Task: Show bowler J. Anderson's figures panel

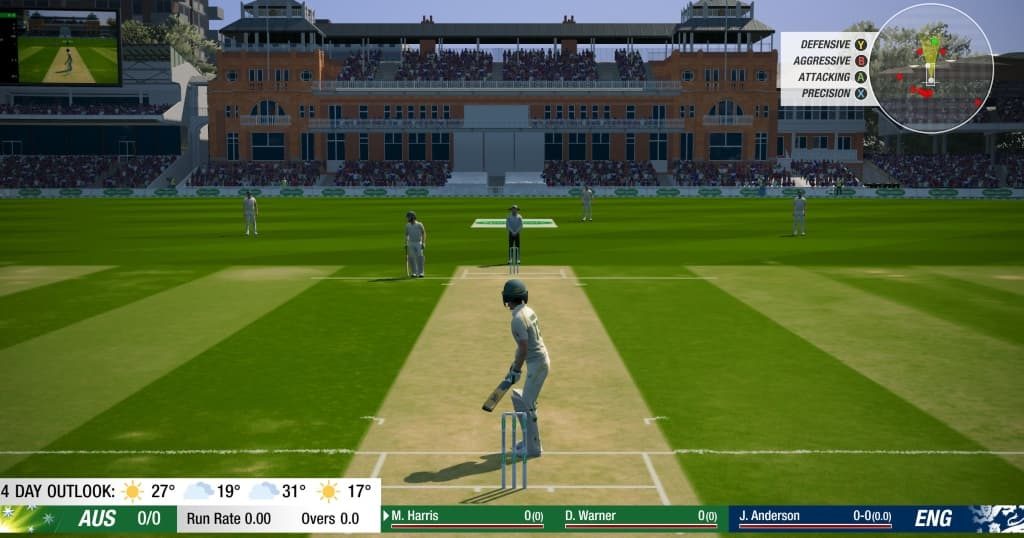Action: coord(812,517)
